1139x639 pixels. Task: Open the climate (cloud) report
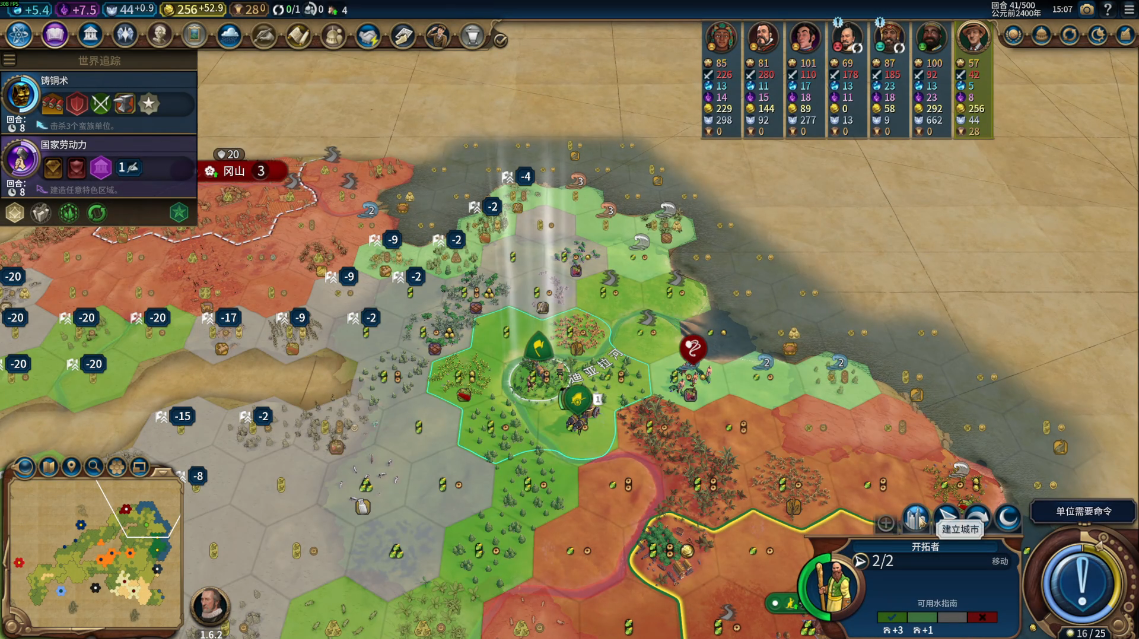click(229, 36)
